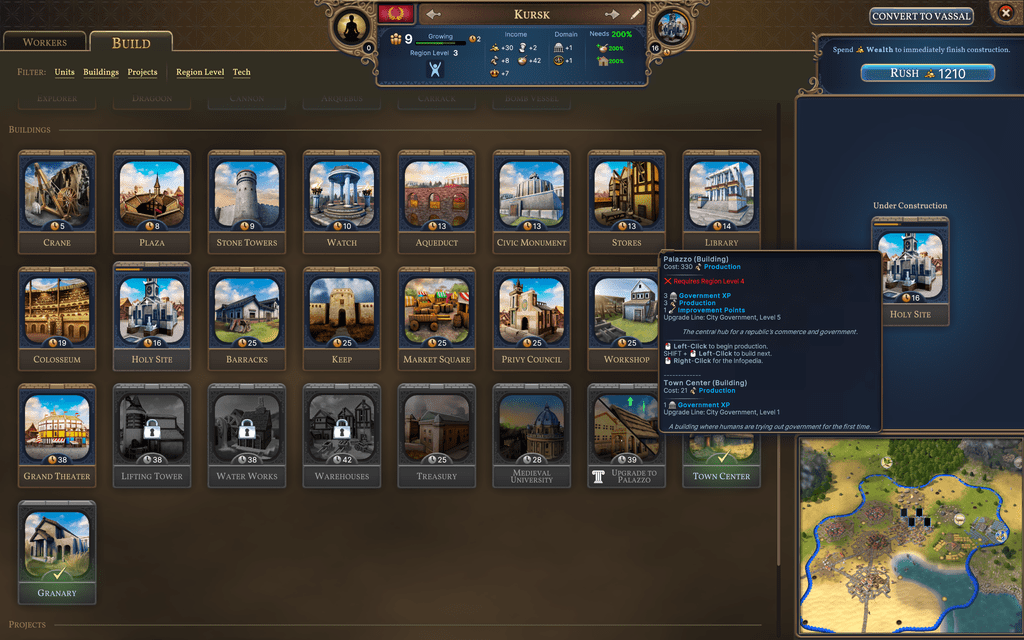Select the Granary building card

coord(57,551)
